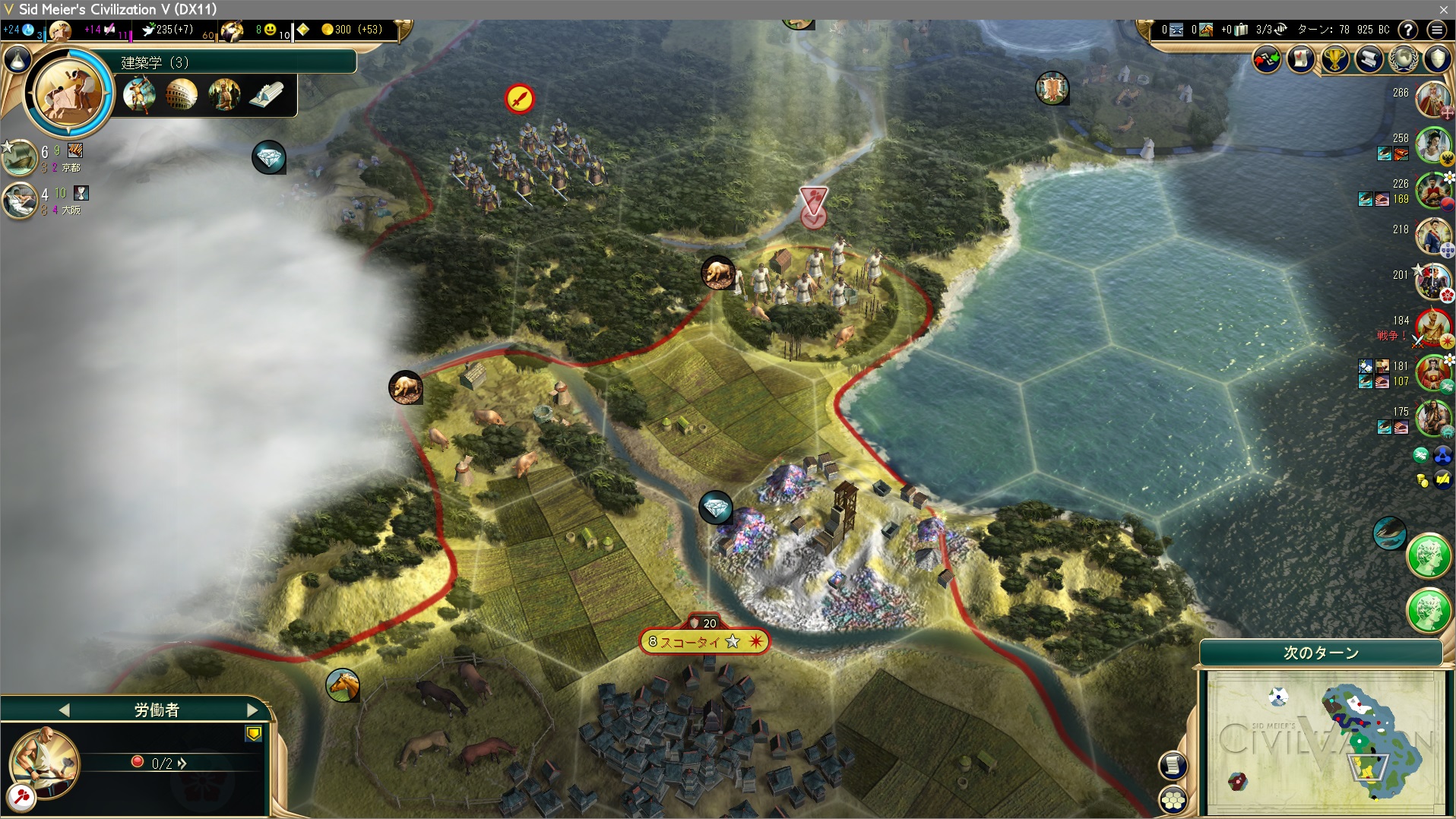The height and width of the screenshot is (819, 1456).
Task: Open the 建築学 research panel
Action: click(x=236, y=62)
